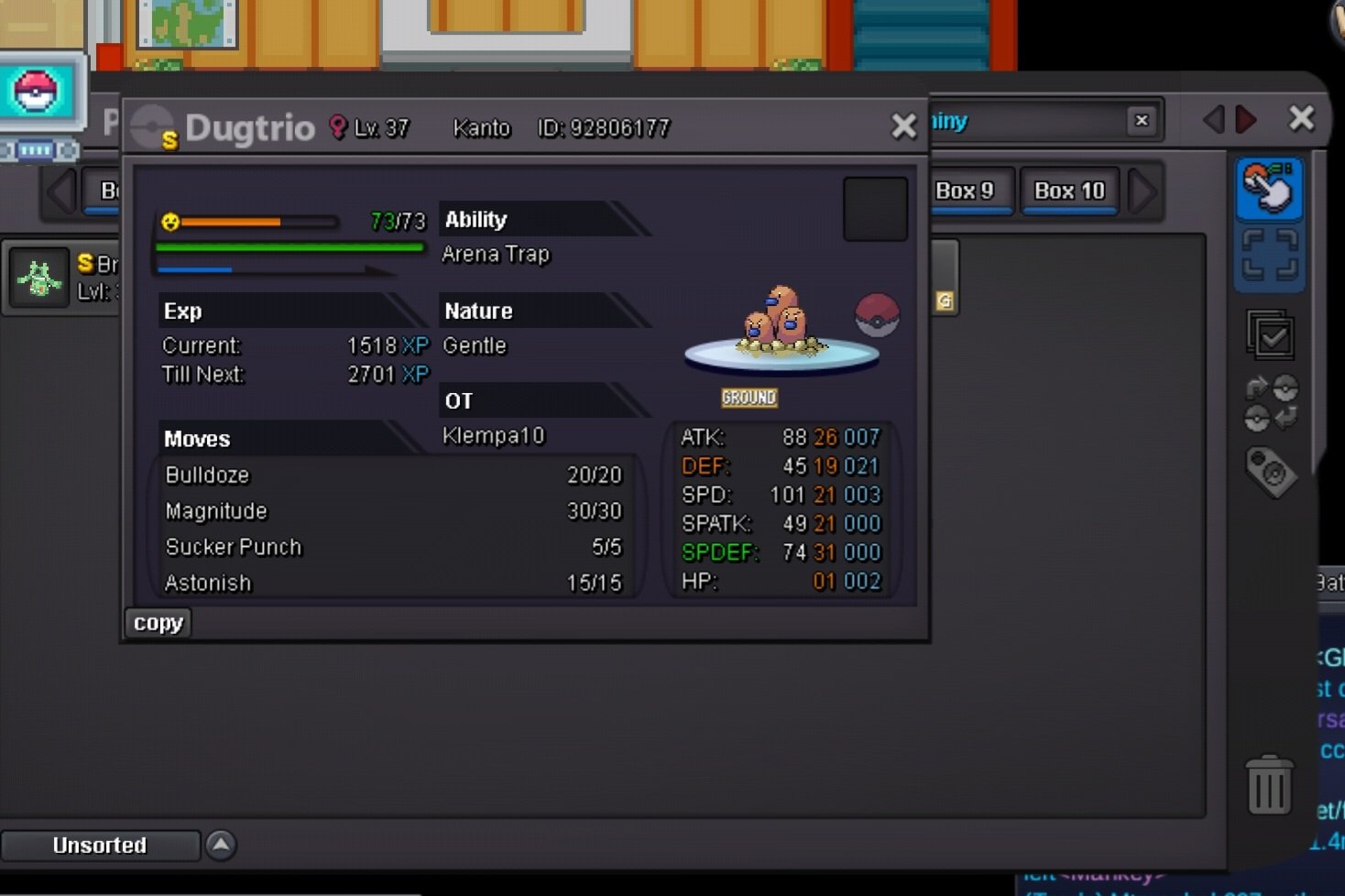
Task: Select the green Pokemon in the box slot
Action: [39, 278]
